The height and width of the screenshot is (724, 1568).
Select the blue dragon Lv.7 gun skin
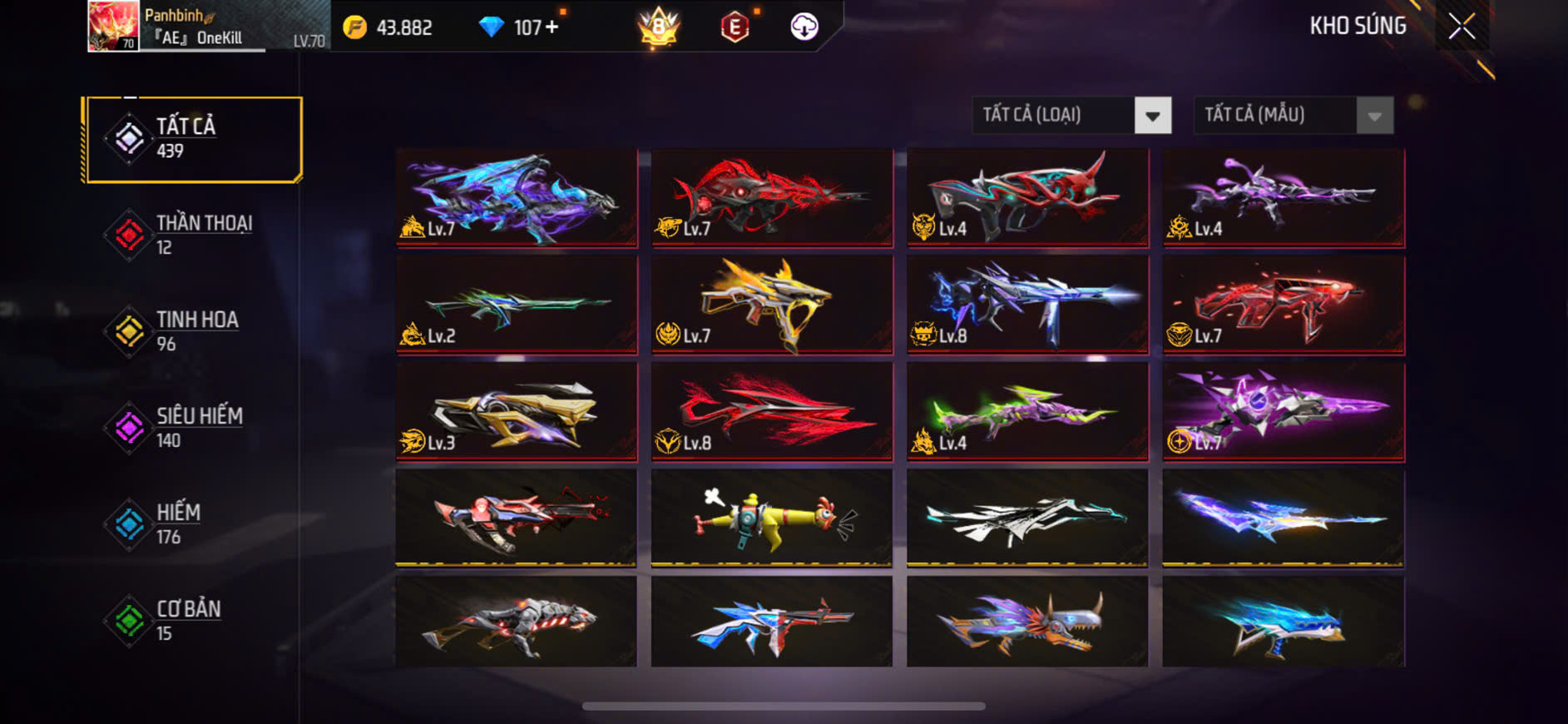click(517, 198)
